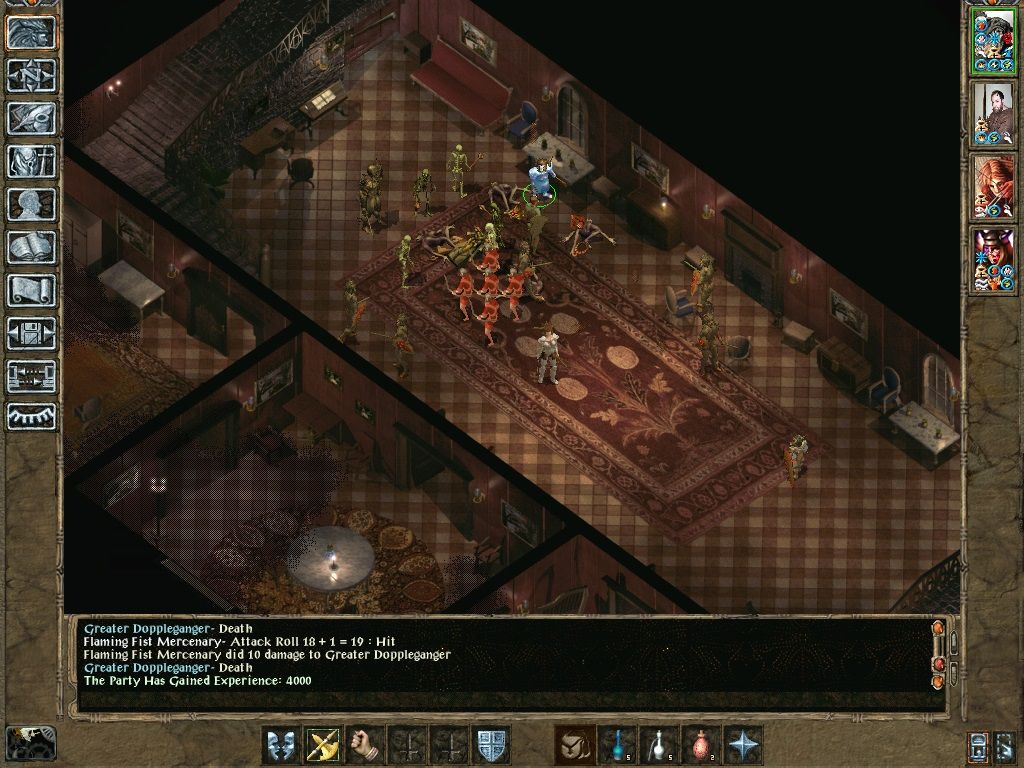Viewport: 1024px width, 768px height.
Task: Activate the Talk action with two masks
Action: click(x=281, y=745)
